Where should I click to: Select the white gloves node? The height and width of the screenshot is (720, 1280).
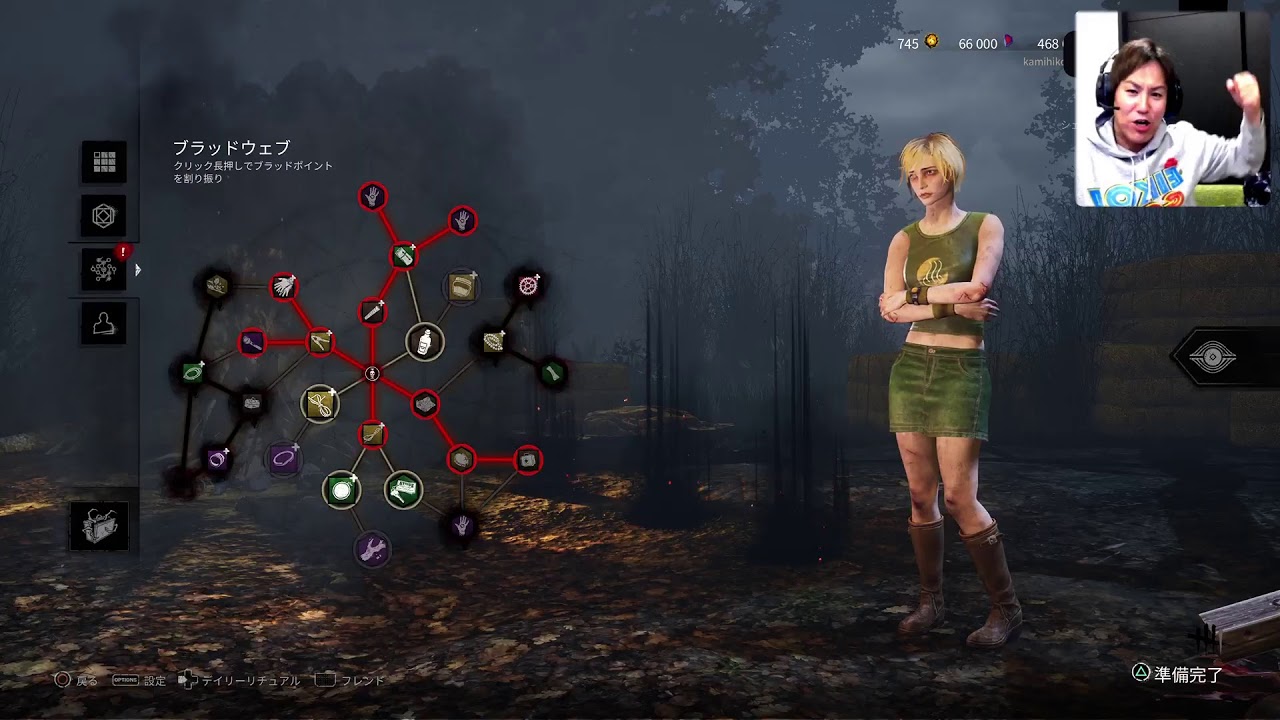pyautogui.click(x=284, y=286)
